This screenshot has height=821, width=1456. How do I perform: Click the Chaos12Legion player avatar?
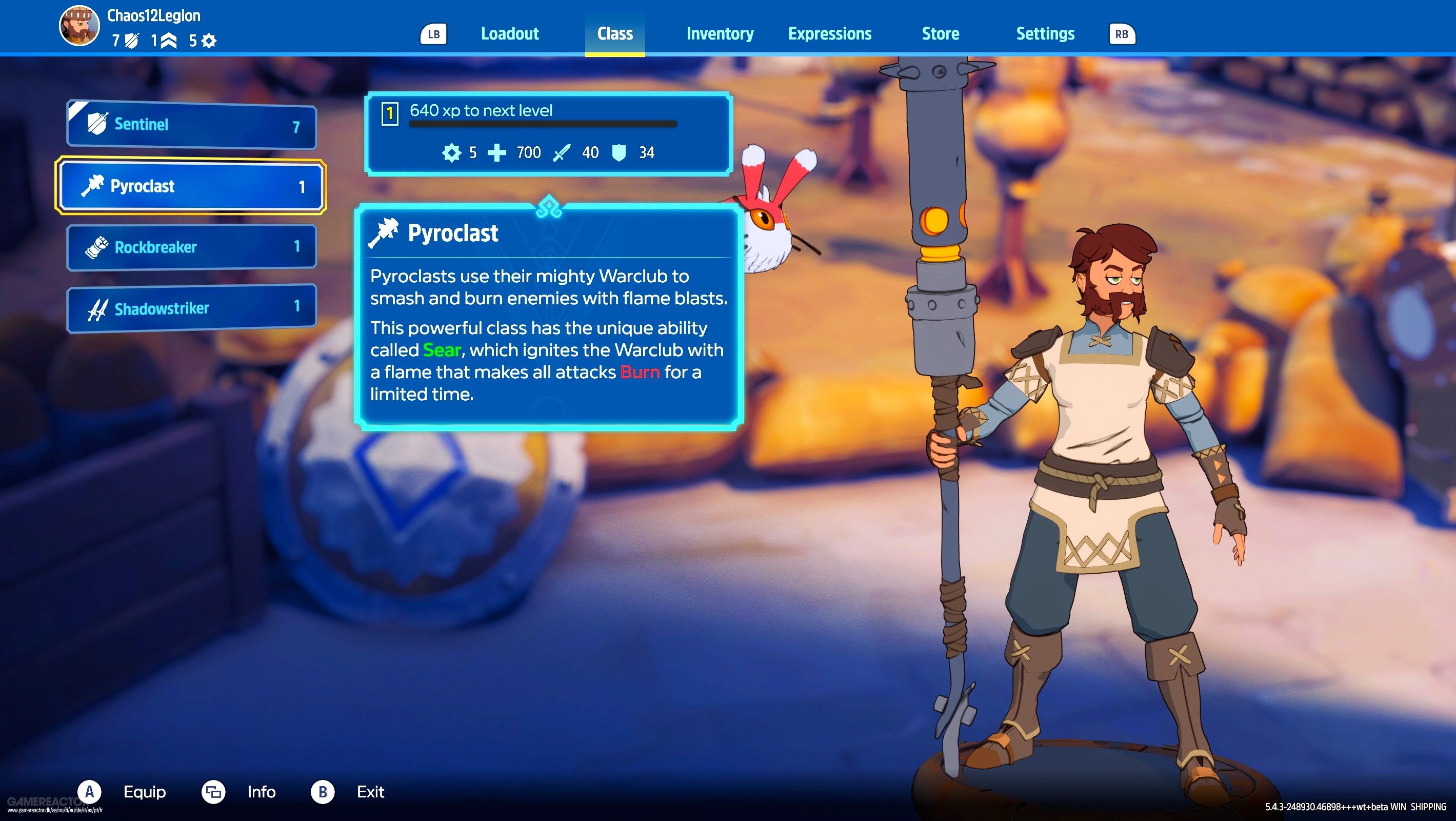click(x=79, y=26)
